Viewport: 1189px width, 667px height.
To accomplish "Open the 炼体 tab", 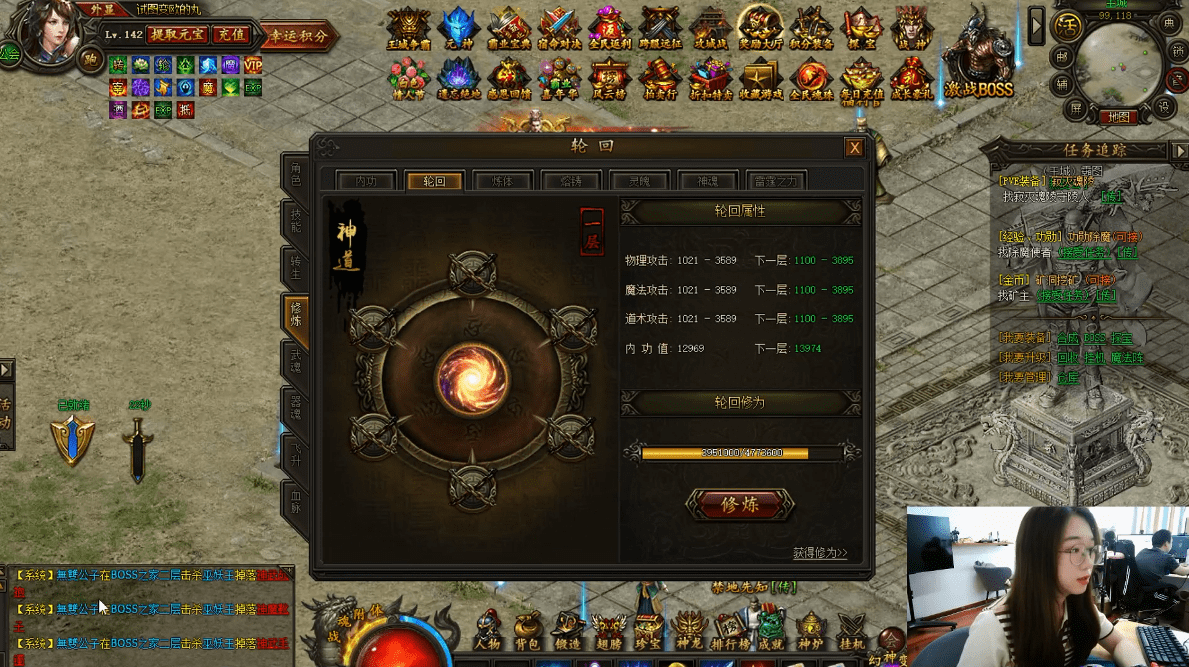I will pyautogui.click(x=503, y=181).
